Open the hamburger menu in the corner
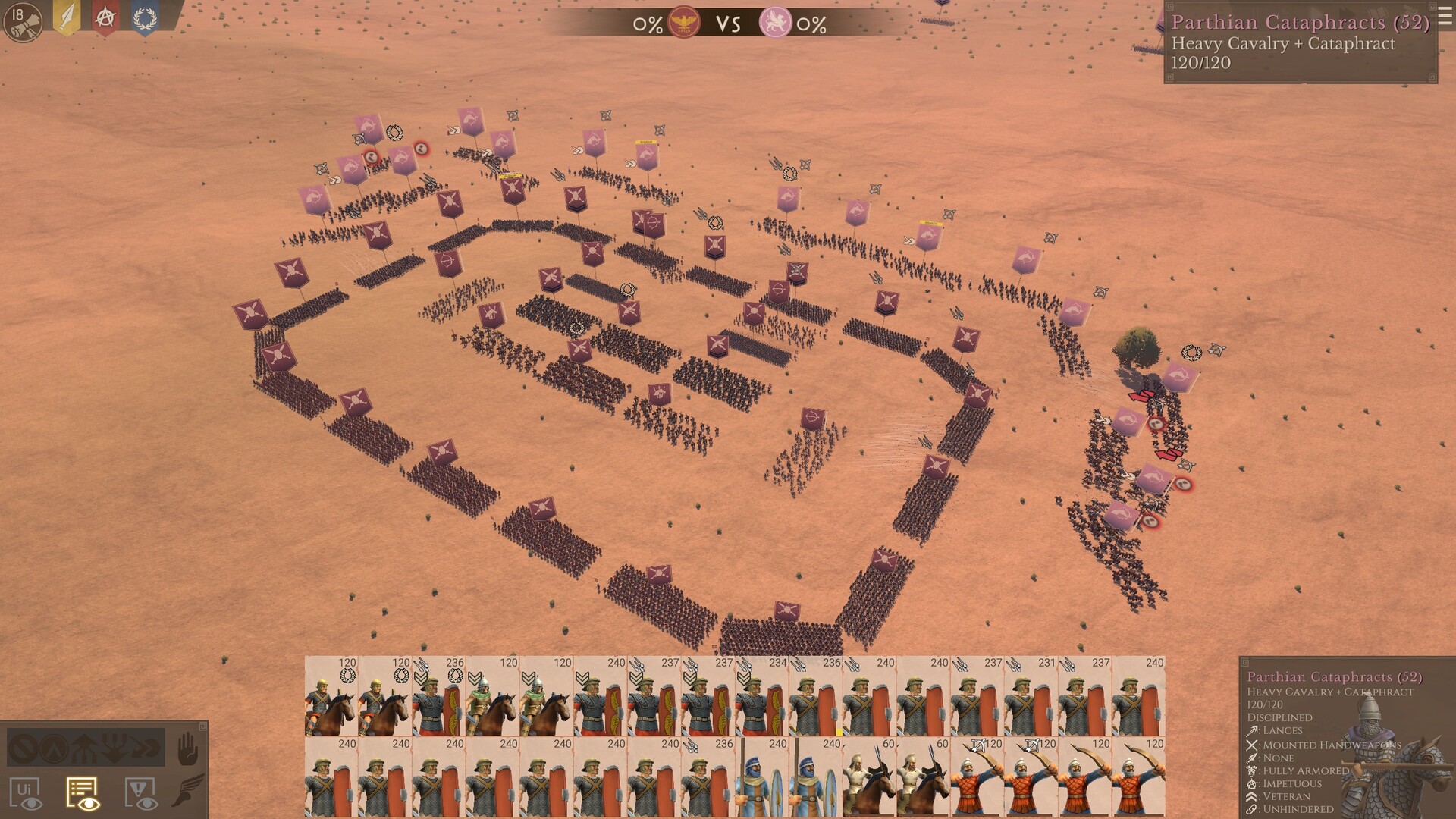Screen dimensions: 1456x819 (x=1445, y=17)
